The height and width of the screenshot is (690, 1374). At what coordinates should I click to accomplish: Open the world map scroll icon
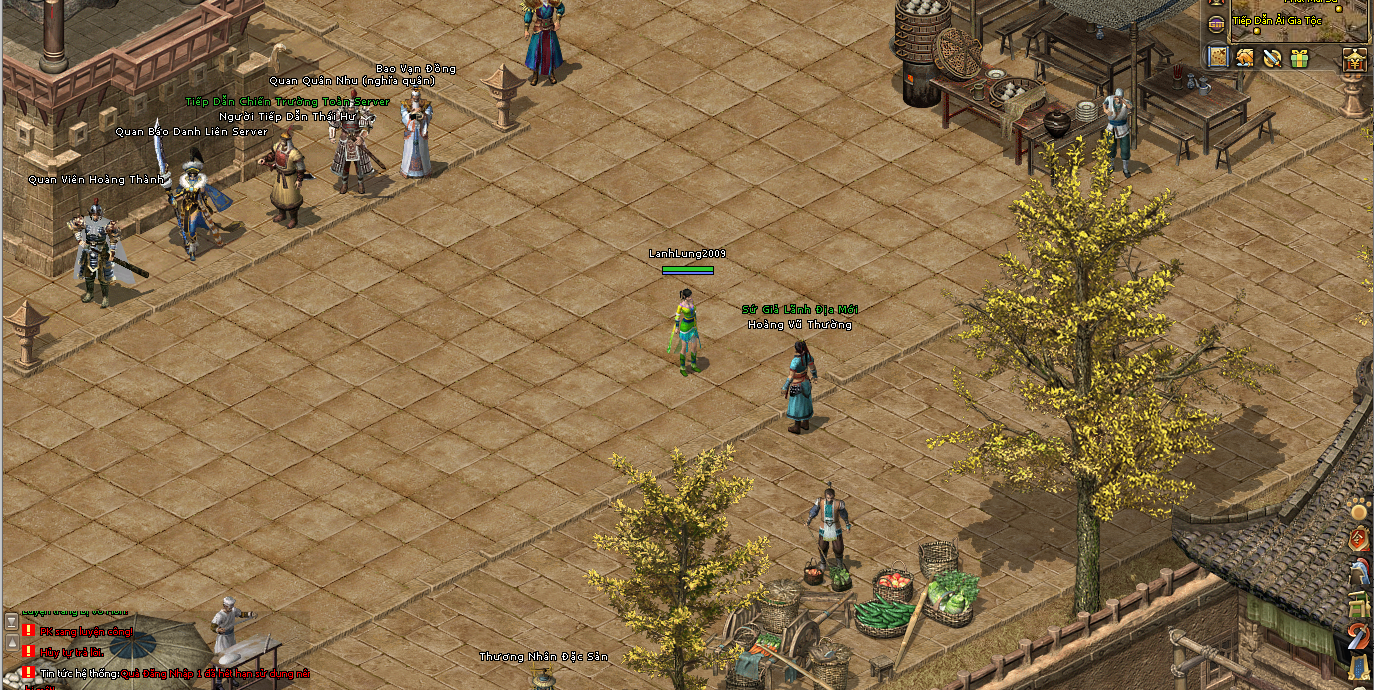tap(1218, 58)
